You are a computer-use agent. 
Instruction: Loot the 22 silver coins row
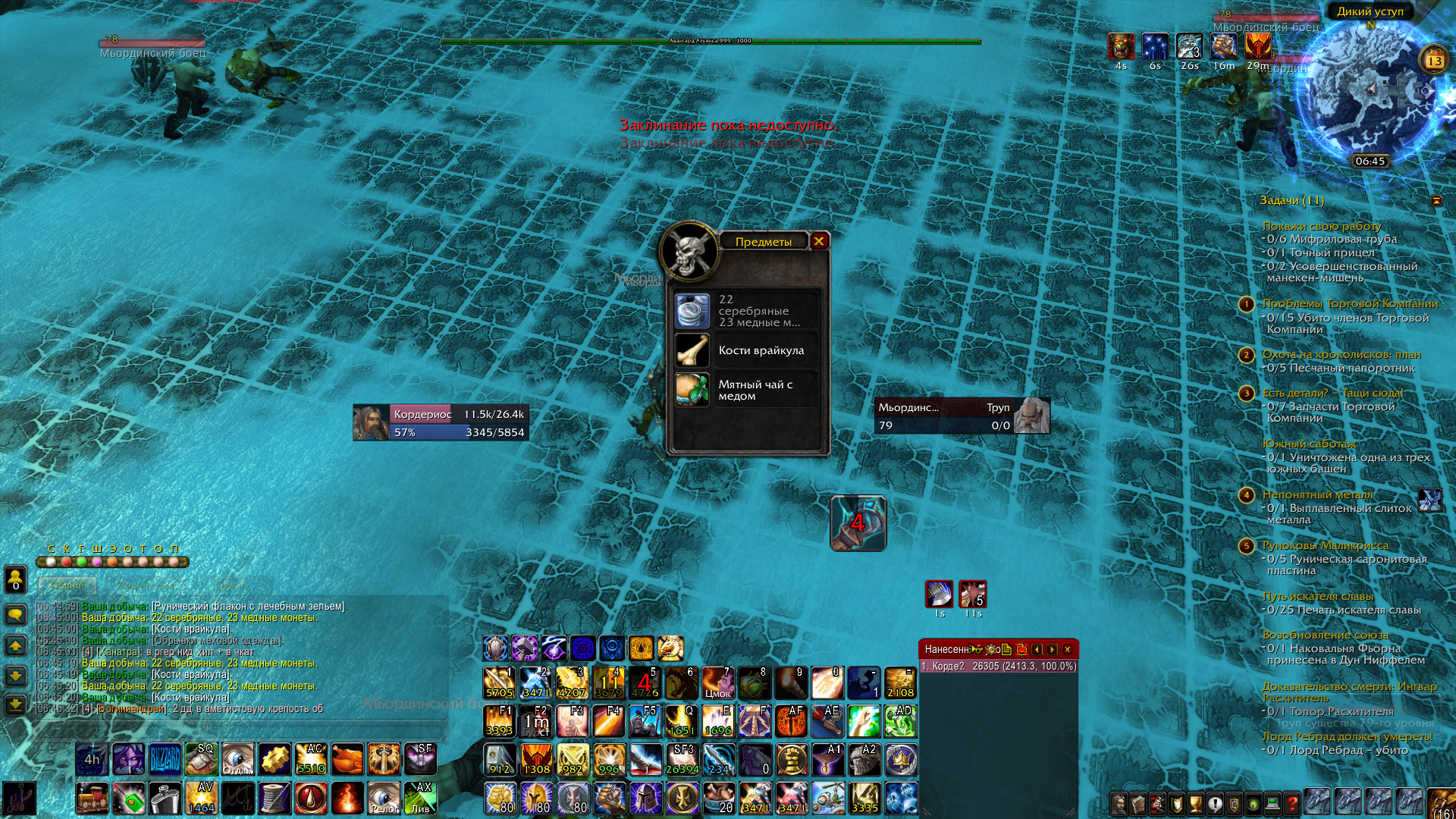746,311
